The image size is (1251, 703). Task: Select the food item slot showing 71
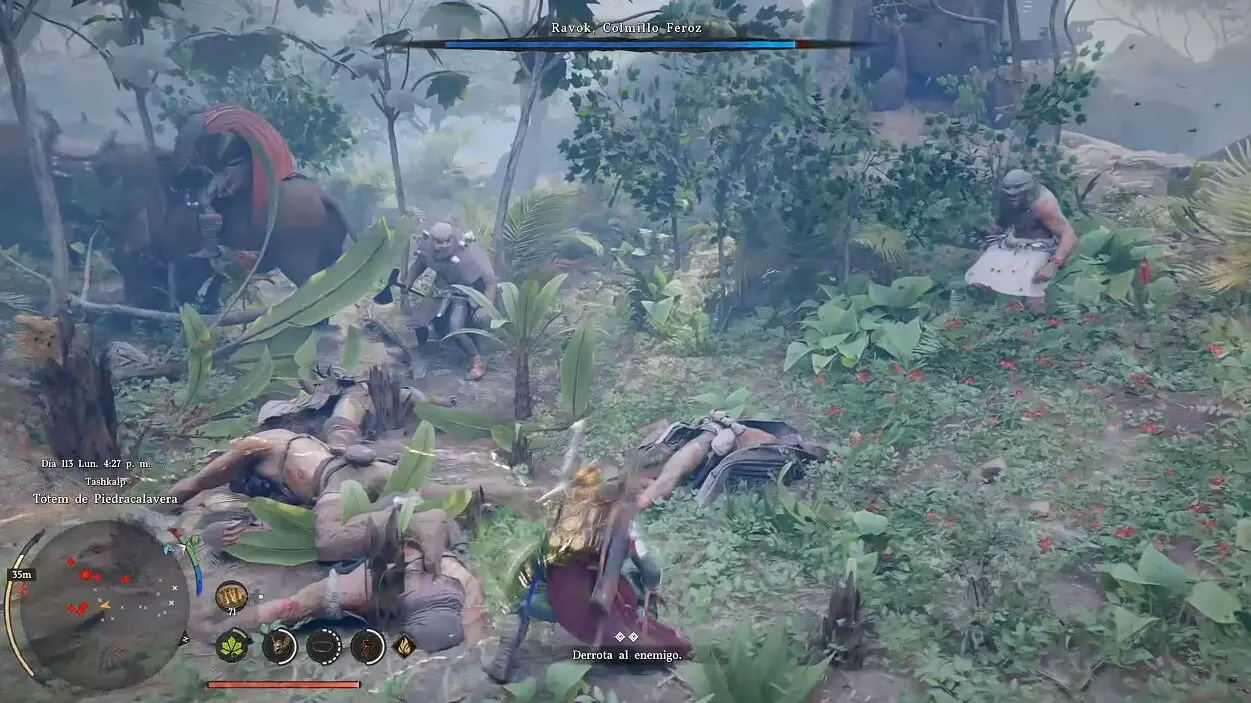pyautogui.click(x=232, y=597)
